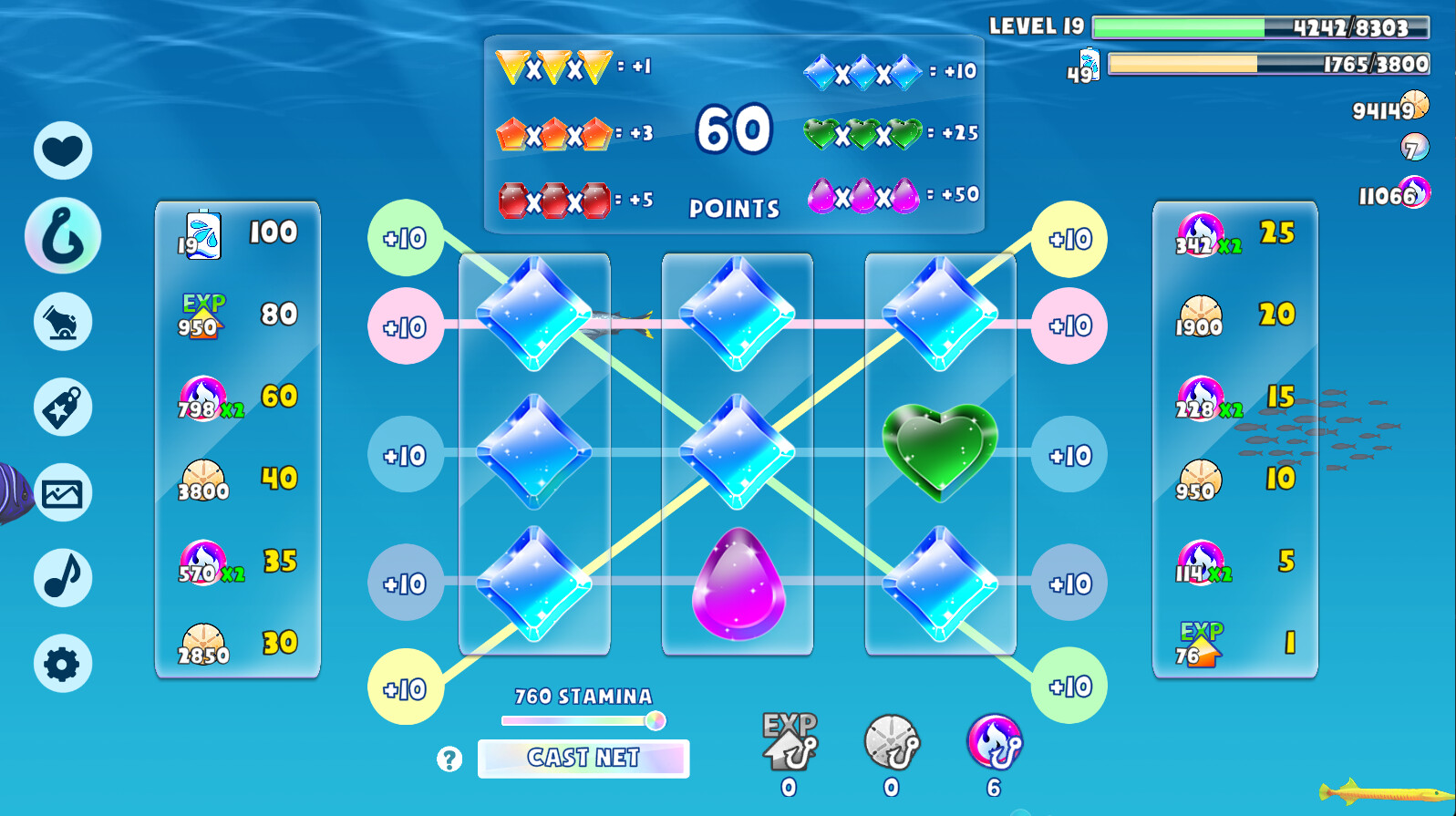
Task: Toggle the top-left green +10 payline circle
Action: (405, 238)
